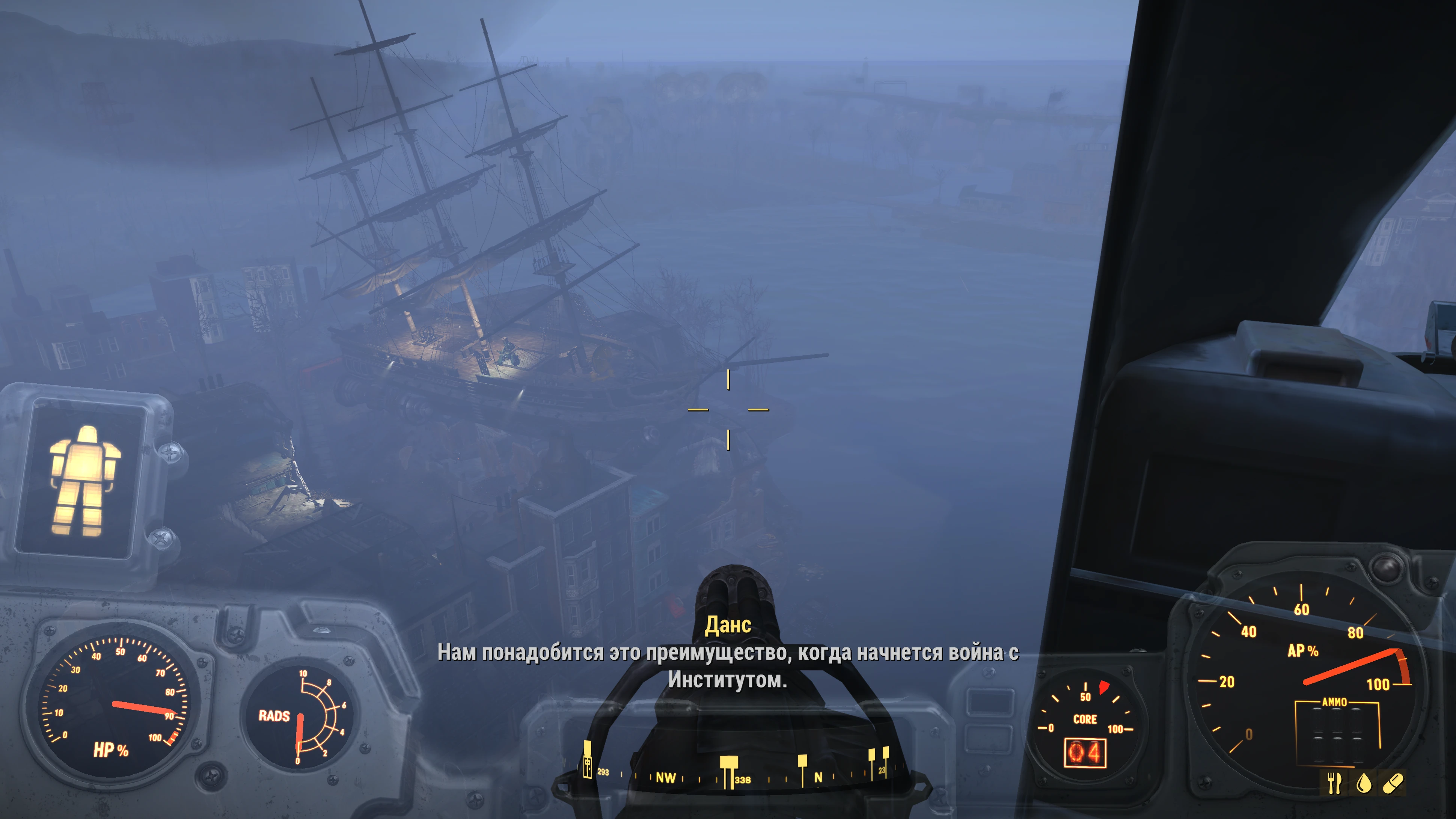This screenshot has width=1456, height=819.
Task: Select the fork and knife hunger icon
Action: [1334, 783]
